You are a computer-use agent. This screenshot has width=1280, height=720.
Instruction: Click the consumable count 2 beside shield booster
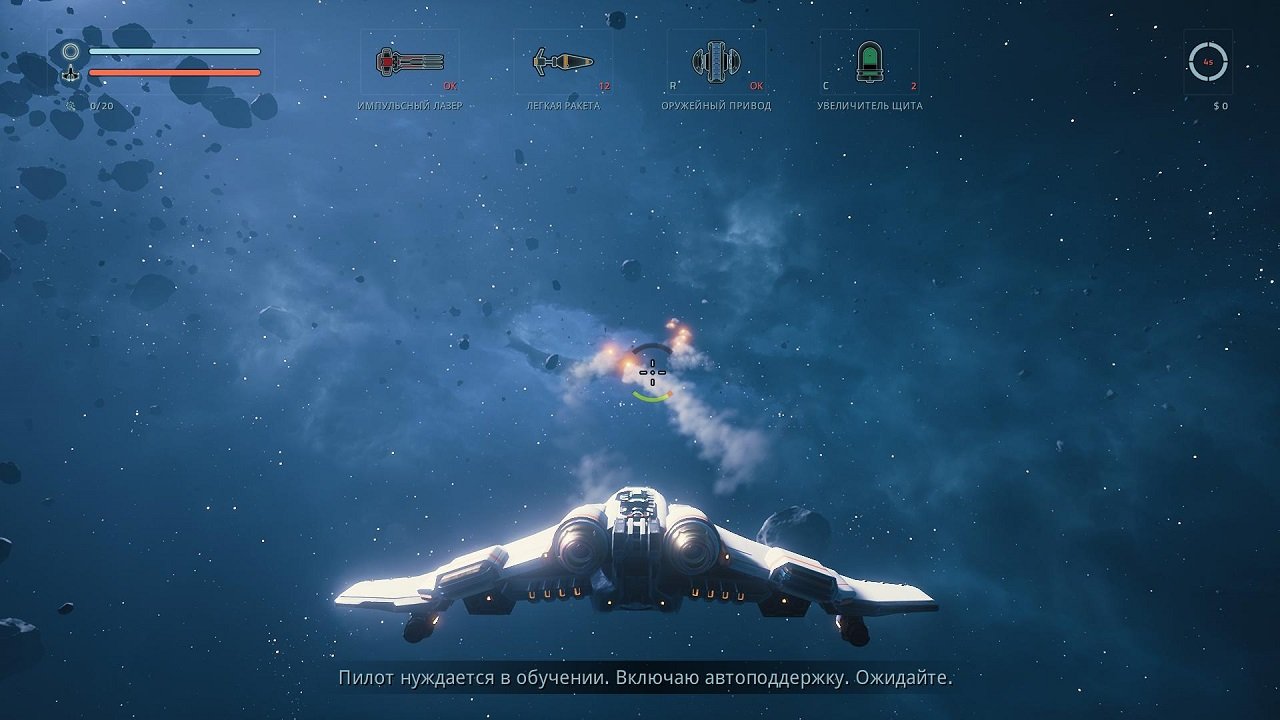point(914,87)
